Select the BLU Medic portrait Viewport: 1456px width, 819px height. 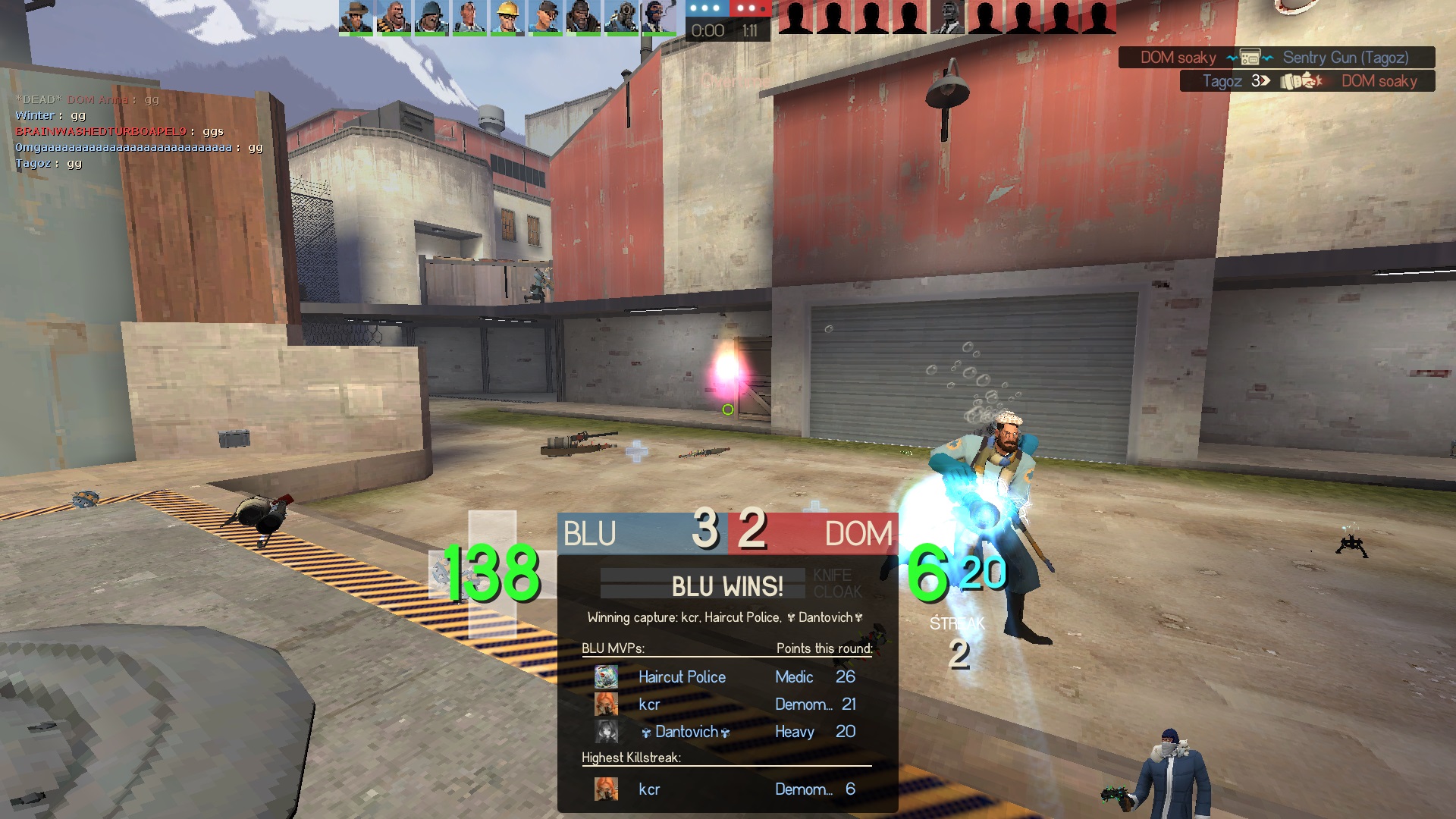coord(469,17)
